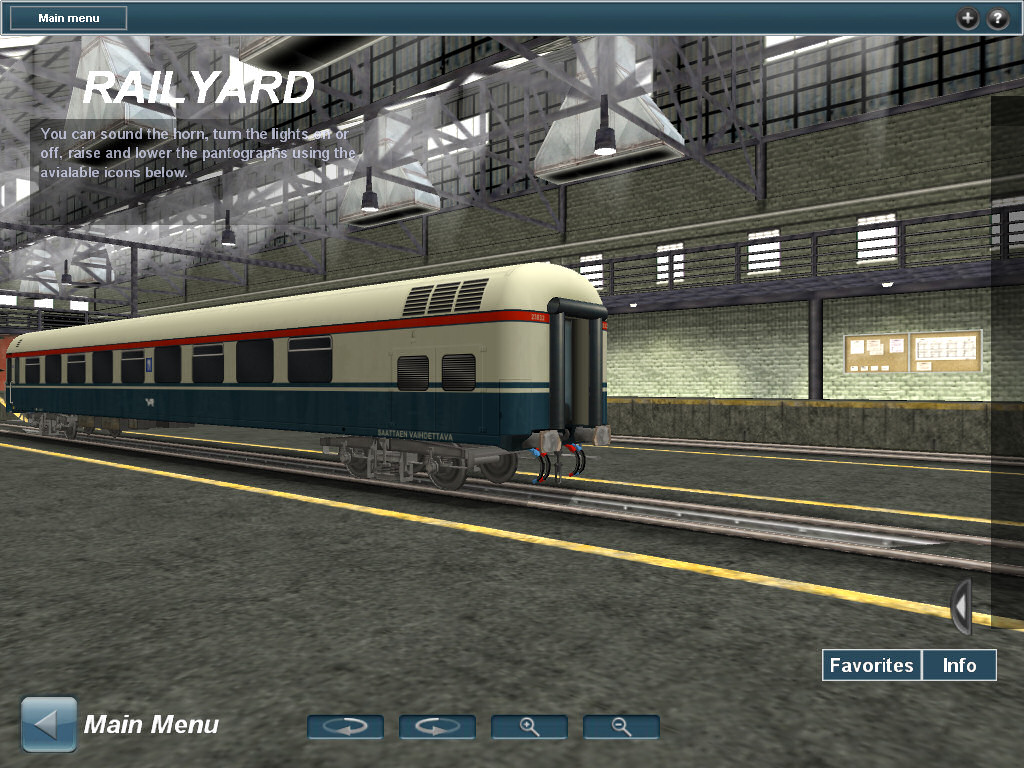
Task: Open the help question mark icon
Action: tap(997, 18)
